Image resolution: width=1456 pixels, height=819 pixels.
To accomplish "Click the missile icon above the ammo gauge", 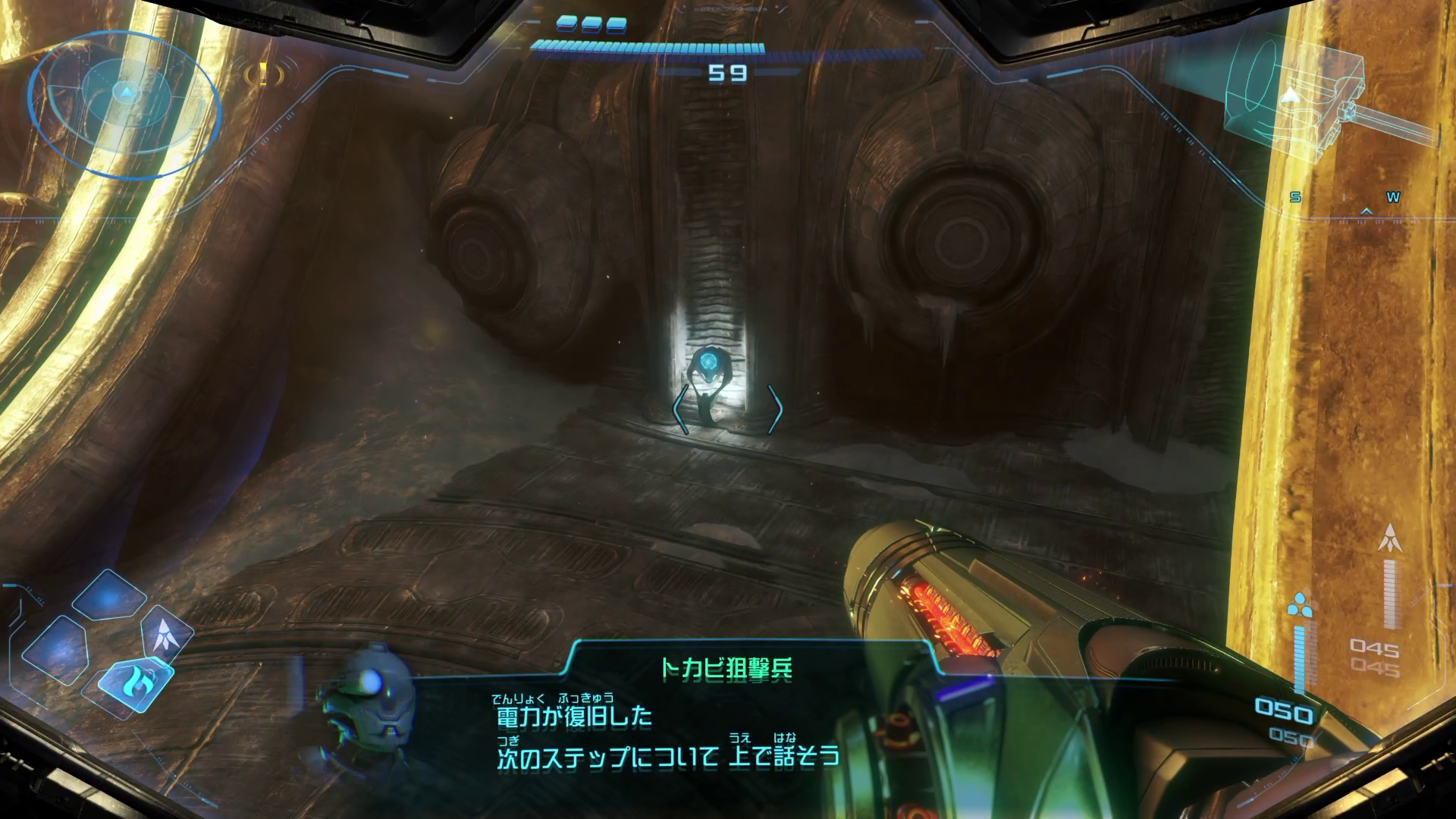I will pyautogui.click(x=1391, y=538).
